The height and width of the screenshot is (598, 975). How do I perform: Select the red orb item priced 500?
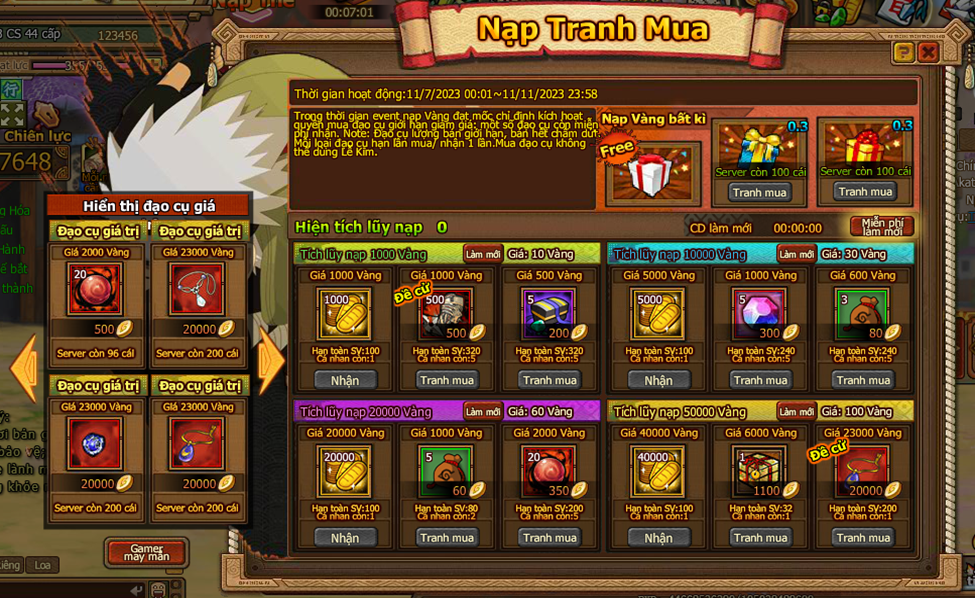click(x=95, y=289)
